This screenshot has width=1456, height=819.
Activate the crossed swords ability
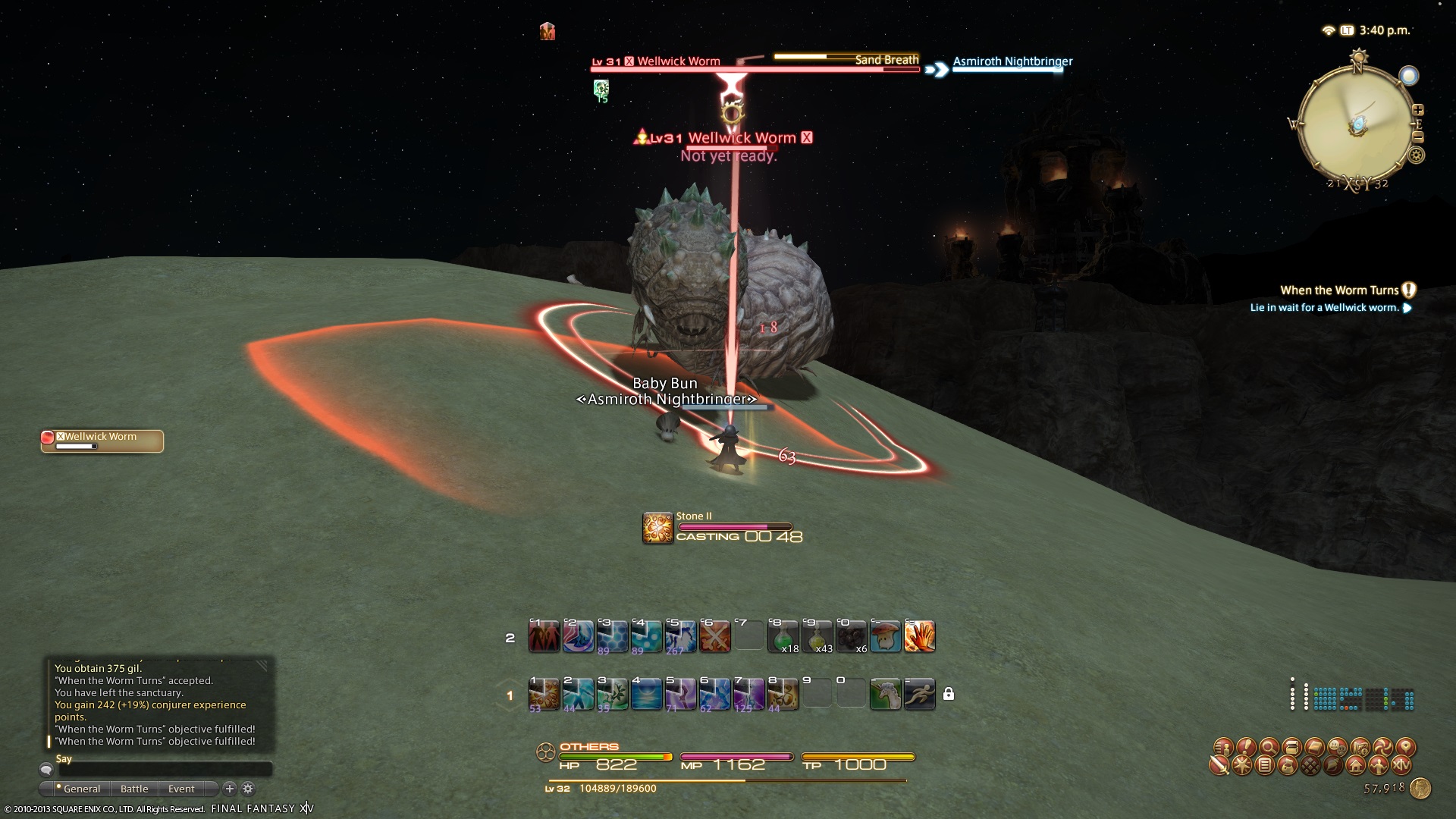[714, 636]
